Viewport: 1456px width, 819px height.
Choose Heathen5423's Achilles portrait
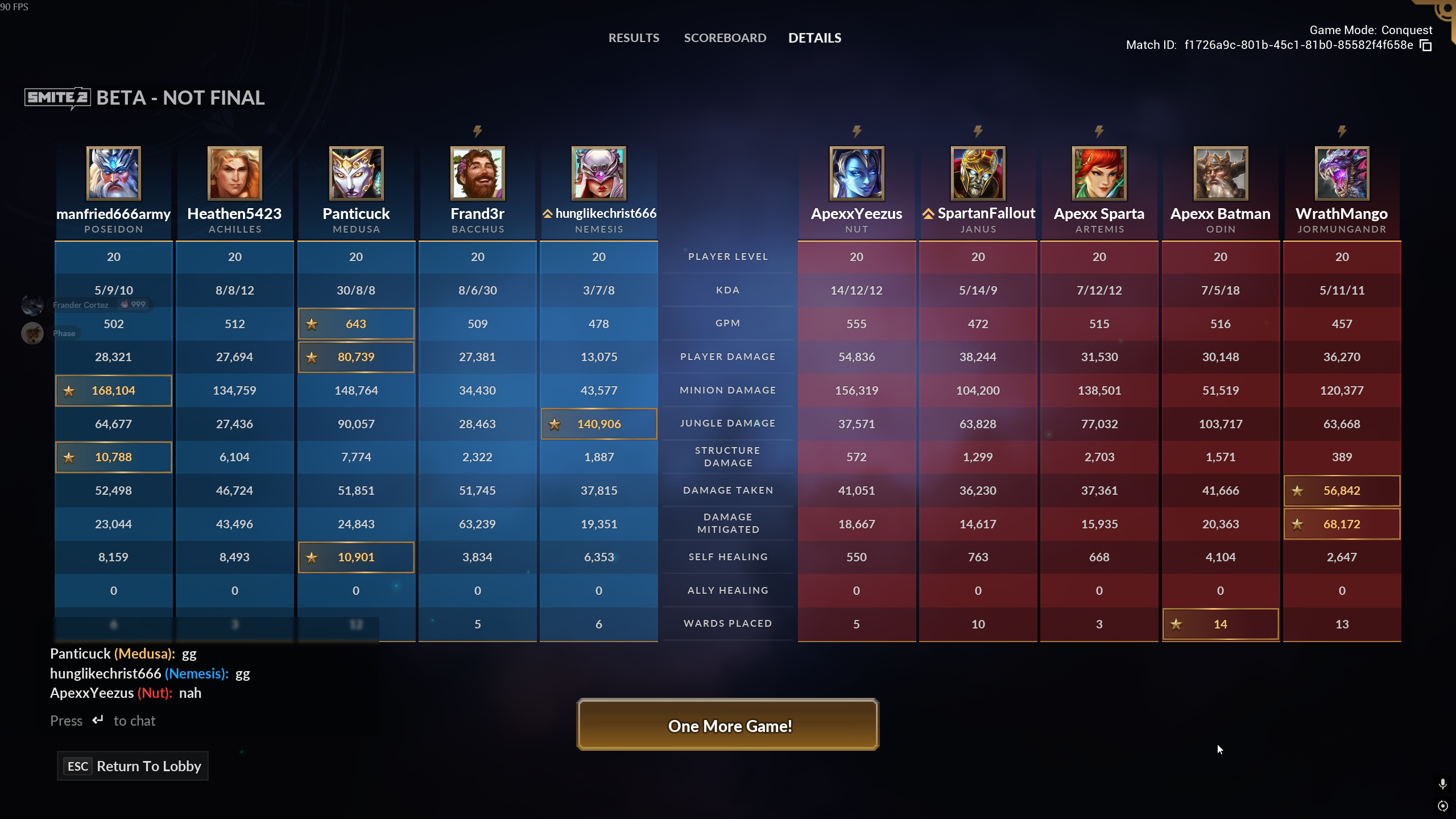234,173
